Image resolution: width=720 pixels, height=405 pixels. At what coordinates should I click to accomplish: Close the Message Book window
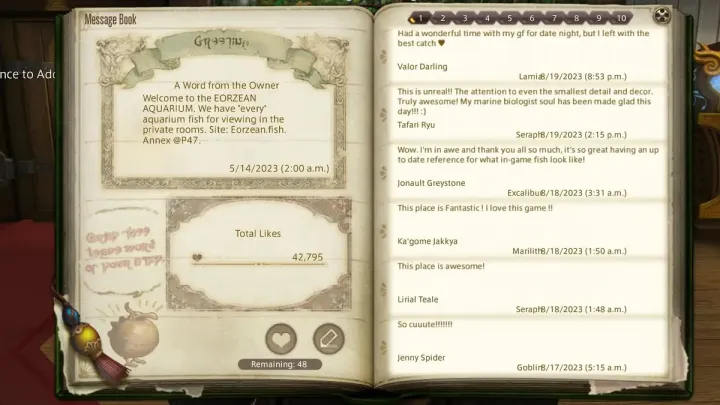(662, 16)
